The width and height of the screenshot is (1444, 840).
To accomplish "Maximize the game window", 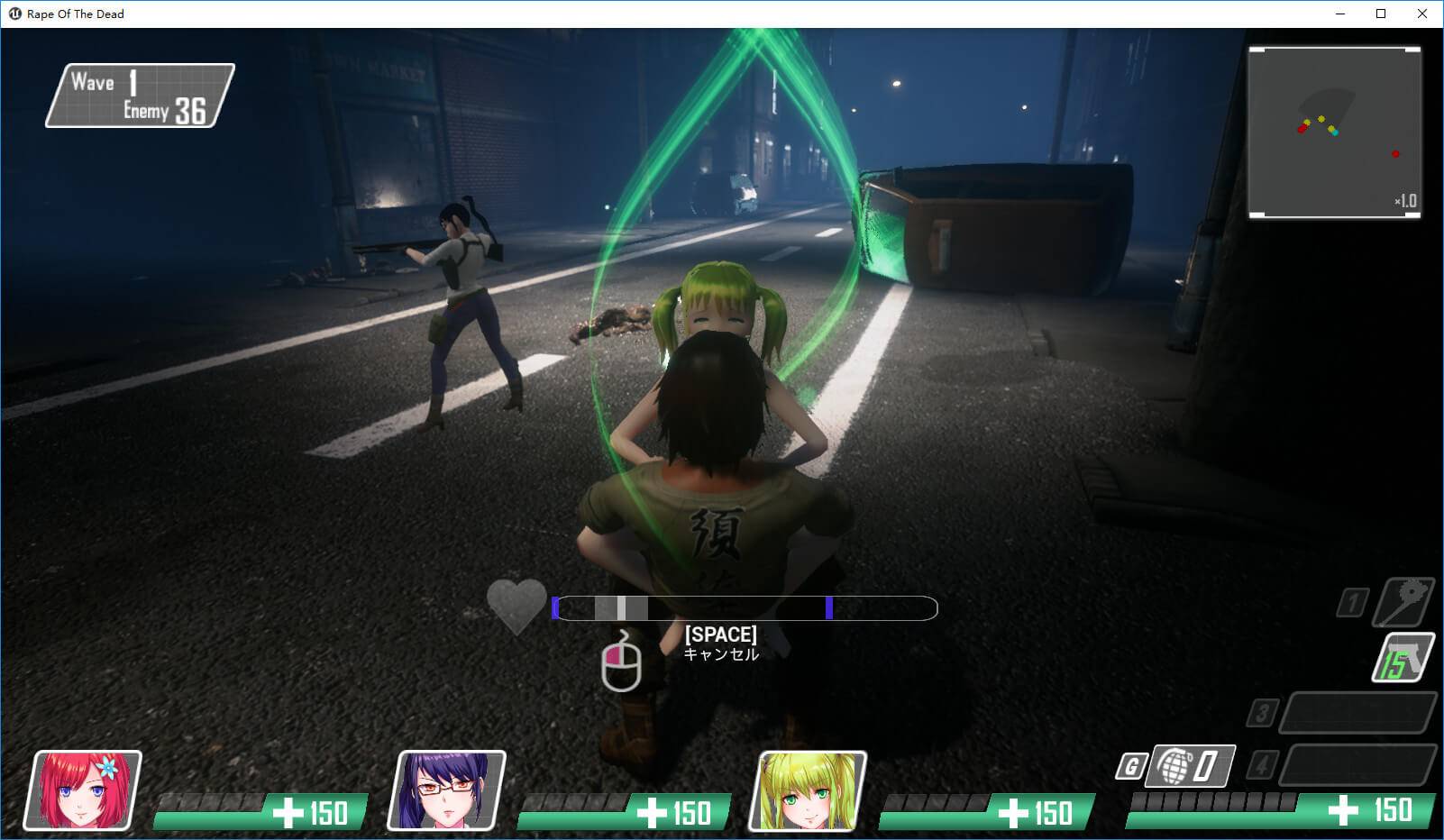I will [1381, 14].
